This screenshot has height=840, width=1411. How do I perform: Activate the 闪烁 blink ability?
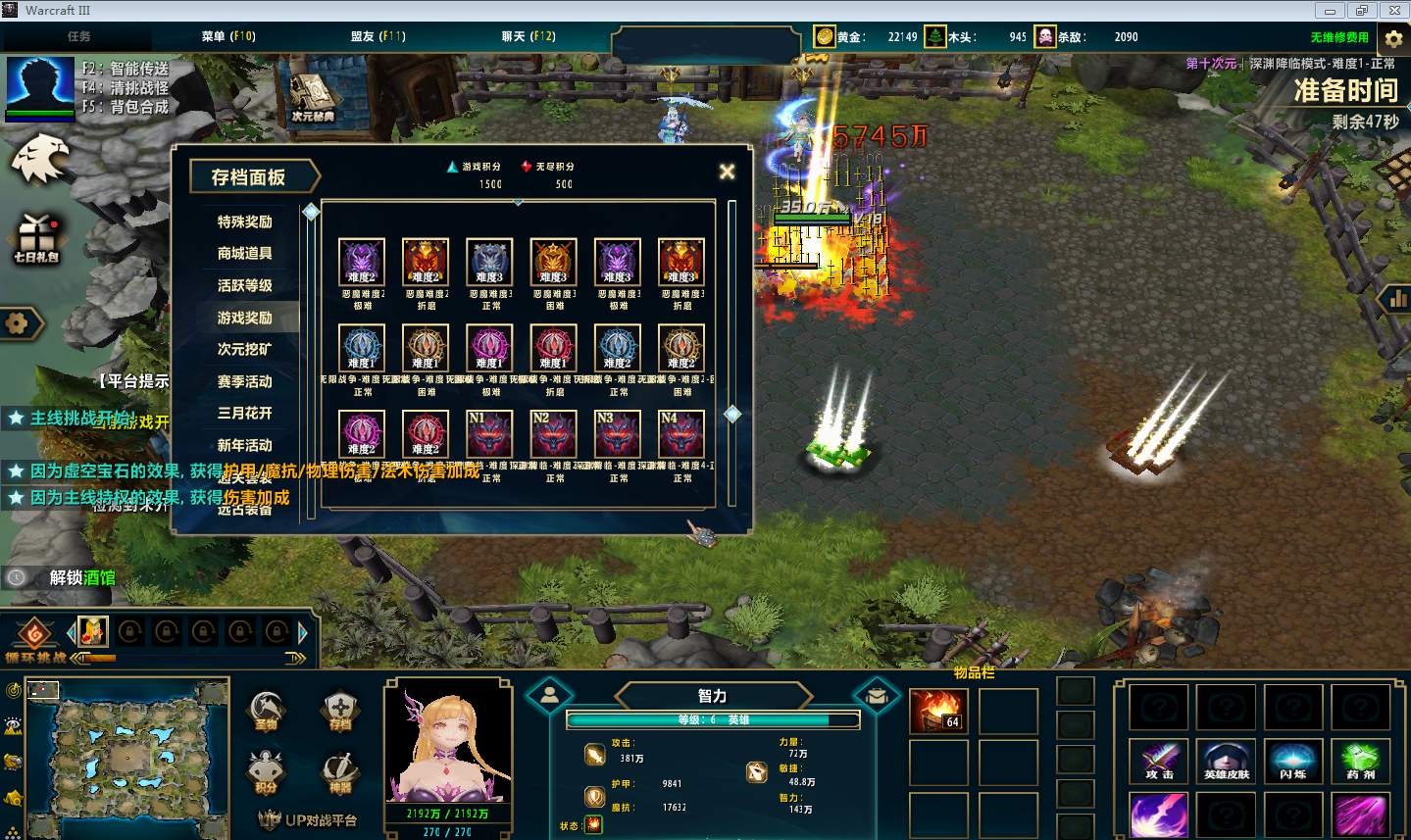pos(1292,762)
